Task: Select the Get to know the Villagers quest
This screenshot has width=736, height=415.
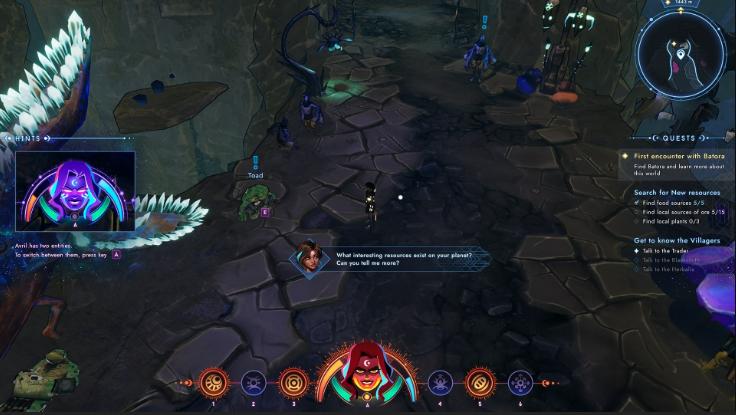Action: 678,240
